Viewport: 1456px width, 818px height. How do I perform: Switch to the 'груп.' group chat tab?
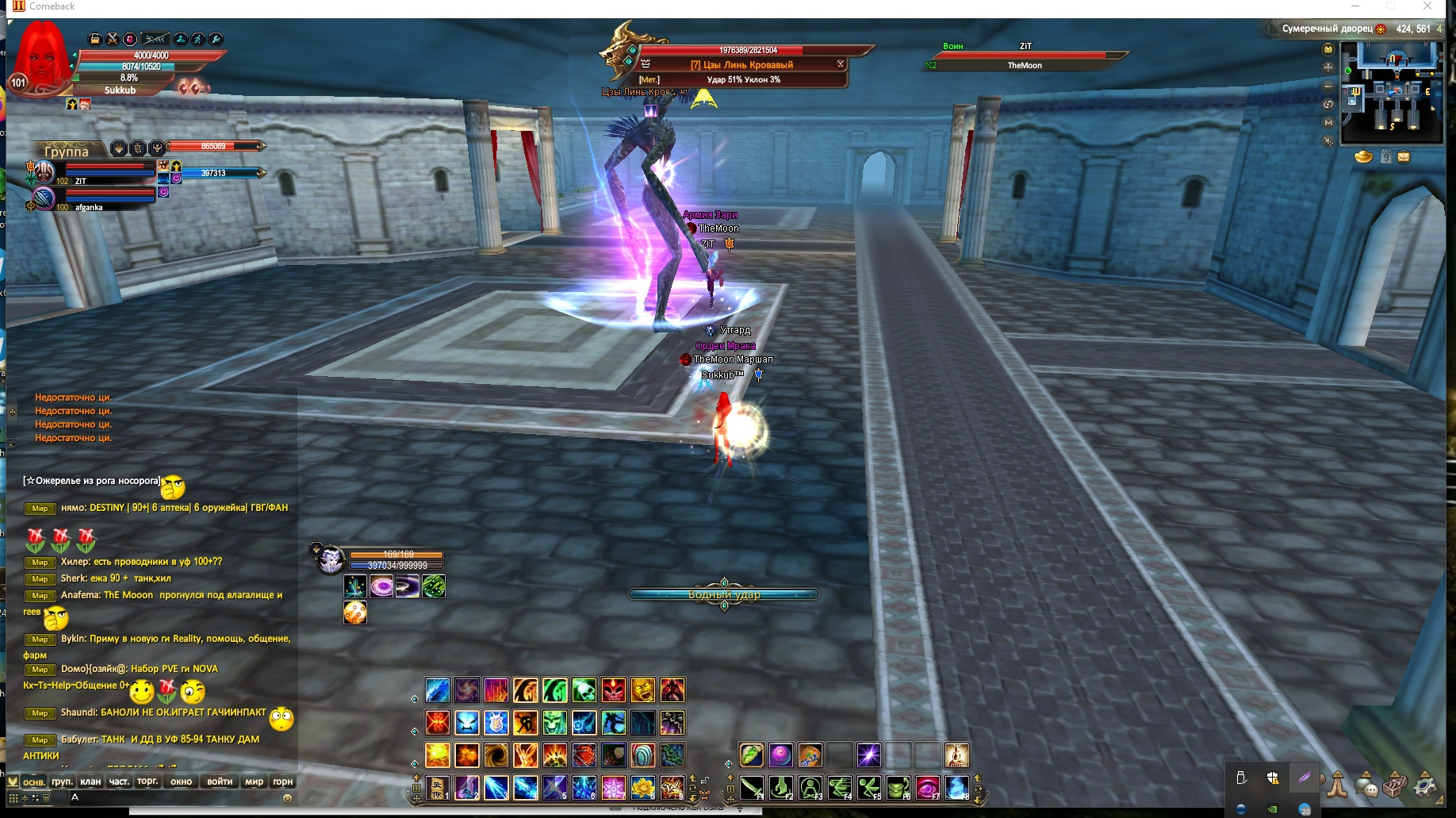[62, 782]
